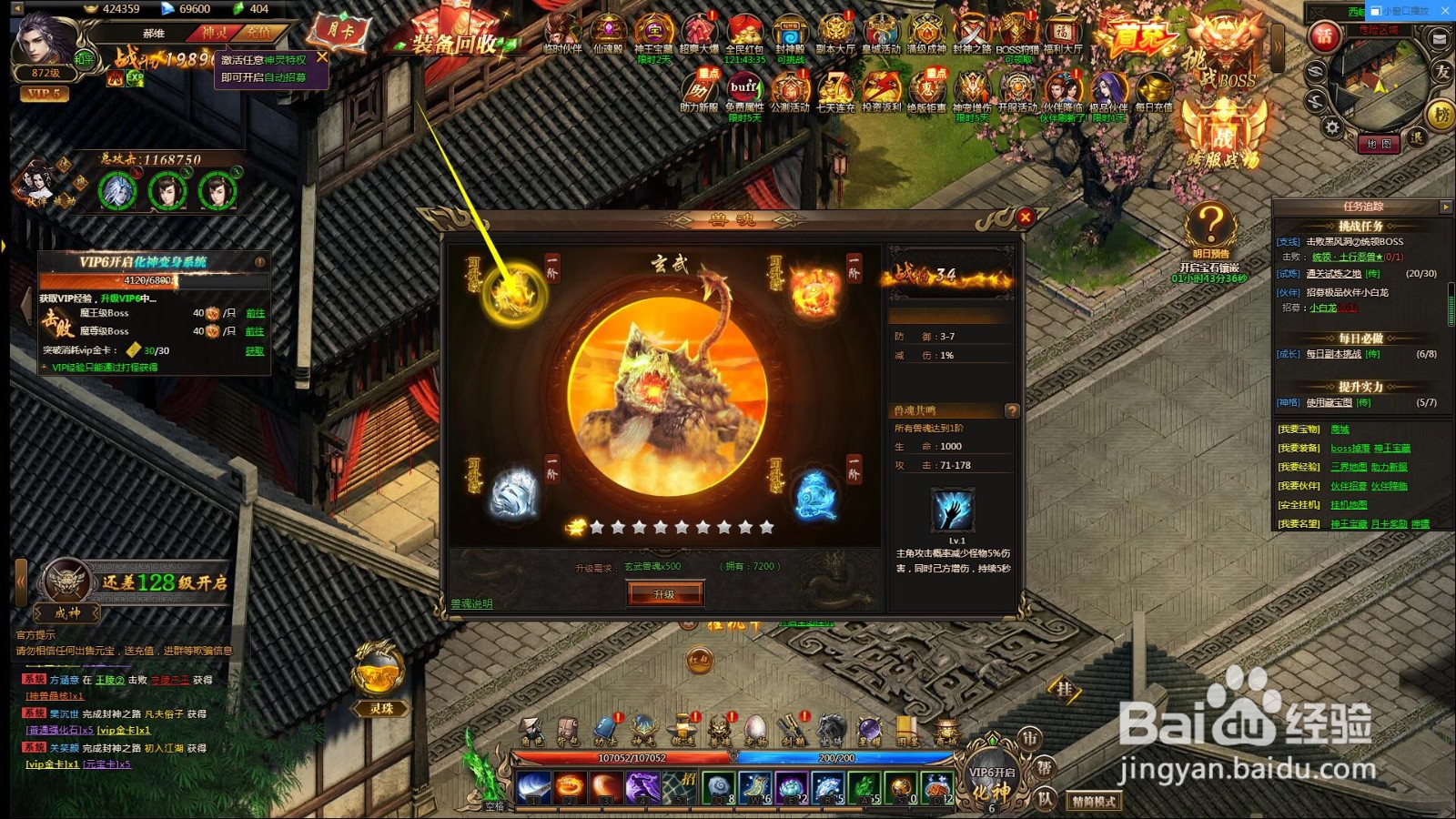Open the 七天连充 recharge event icon
1456x819 pixels.
tap(836, 91)
